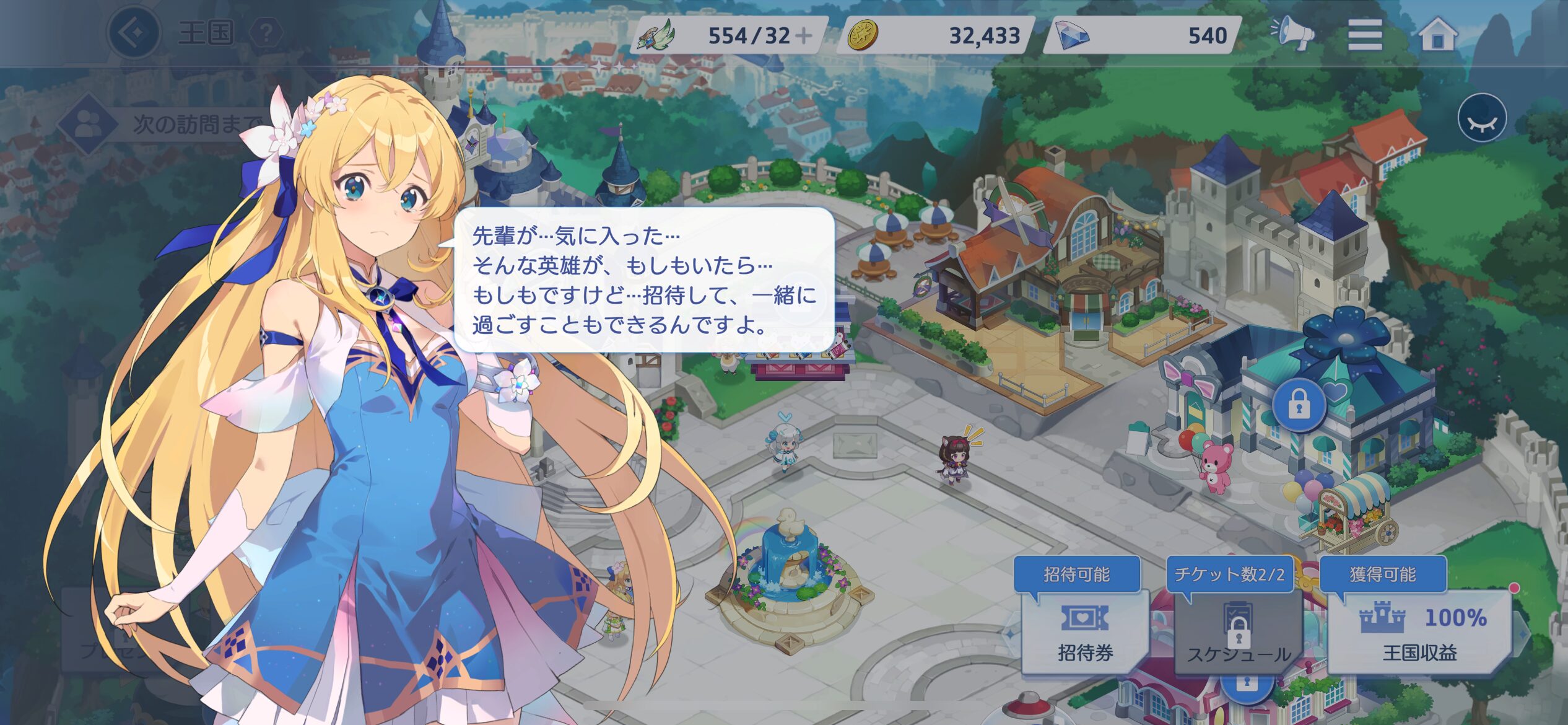Toggle the closed-eye hide UI button
The height and width of the screenshot is (725, 1568).
(x=1482, y=118)
